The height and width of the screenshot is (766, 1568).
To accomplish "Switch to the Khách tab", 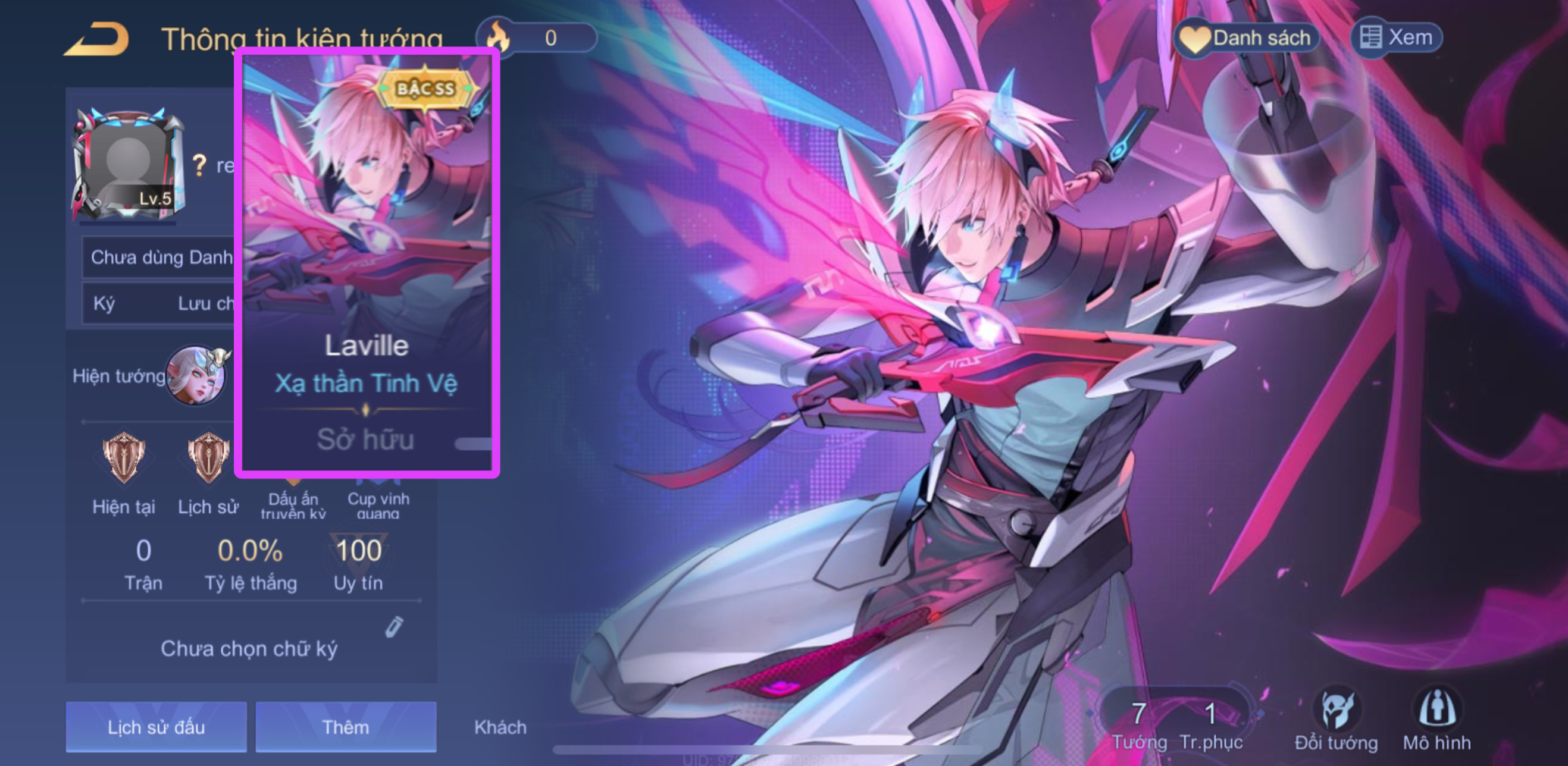I will tap(500, 727).
